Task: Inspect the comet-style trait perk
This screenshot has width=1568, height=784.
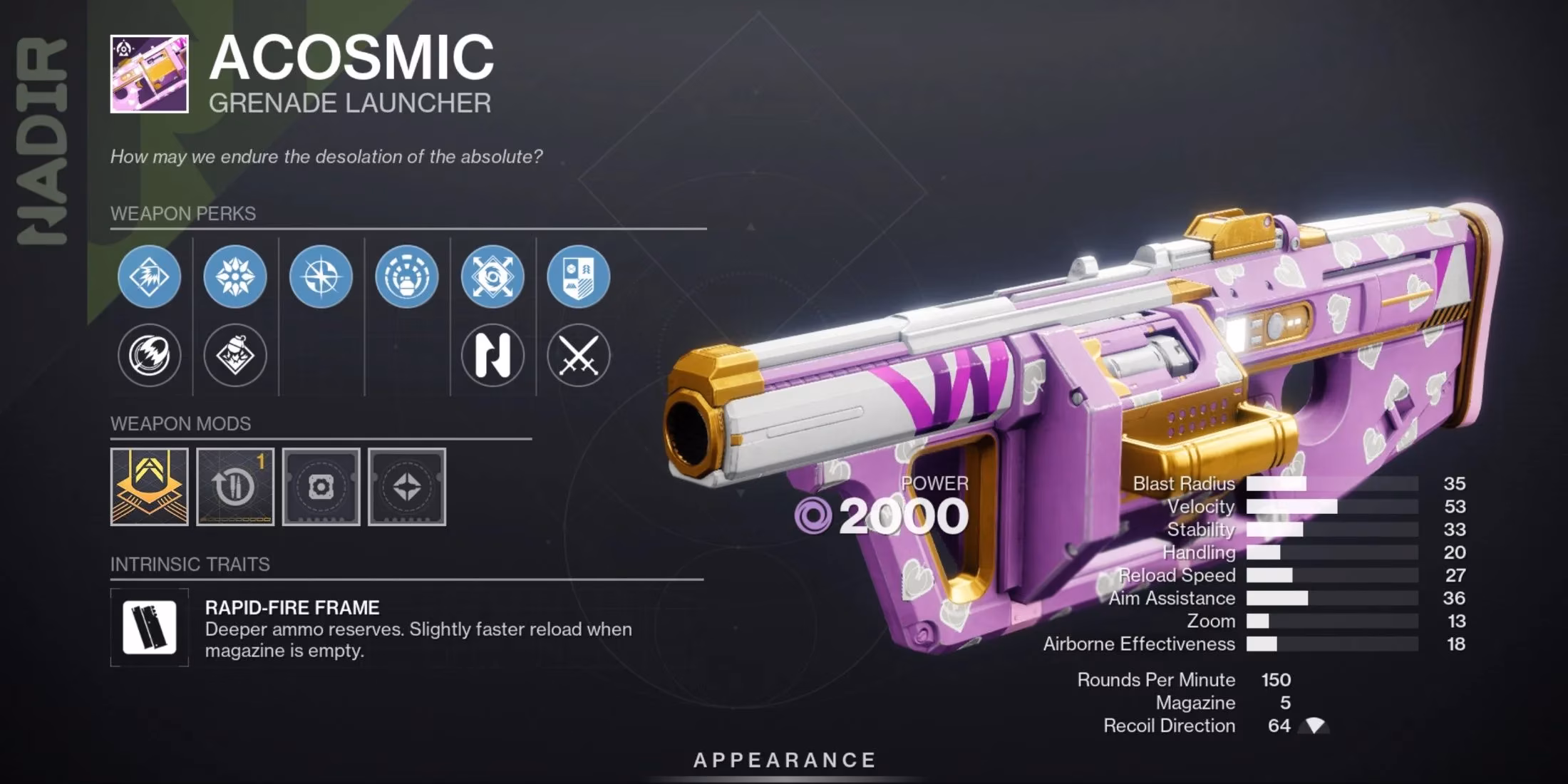Action: [x=149, y=356]
